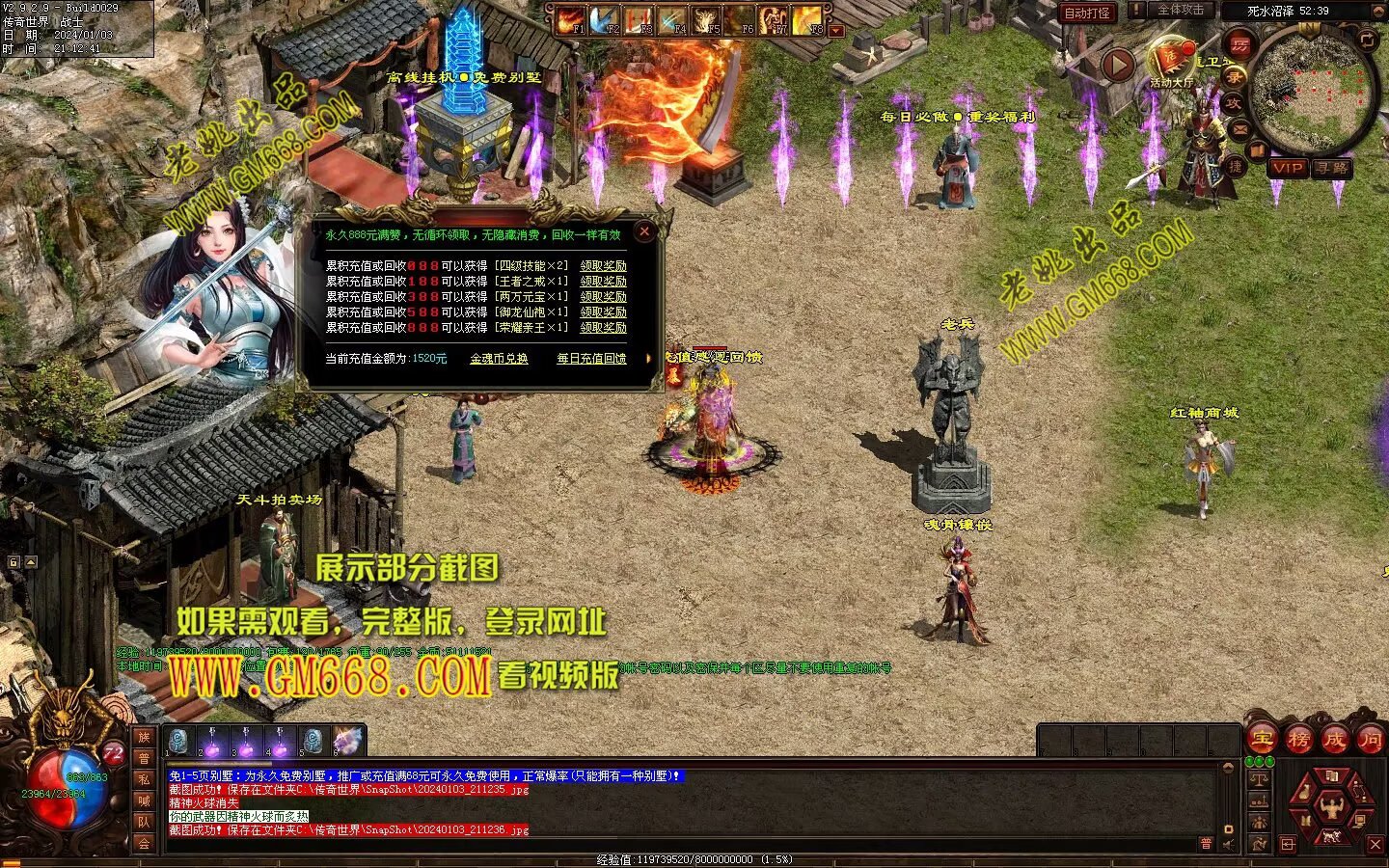
Task: Open the mail envelope icon
Action: pyautogui.click(x=1241, y=127)
